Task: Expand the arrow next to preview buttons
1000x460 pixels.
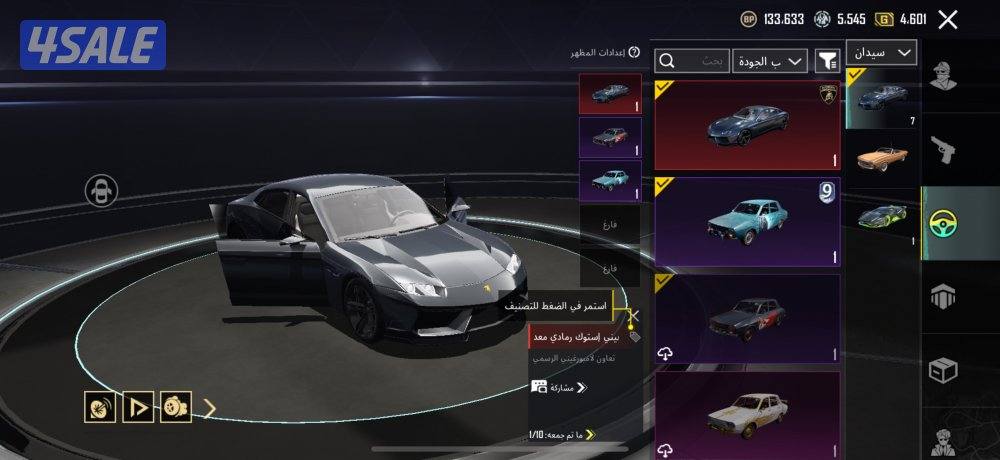Action: (210, 407)
